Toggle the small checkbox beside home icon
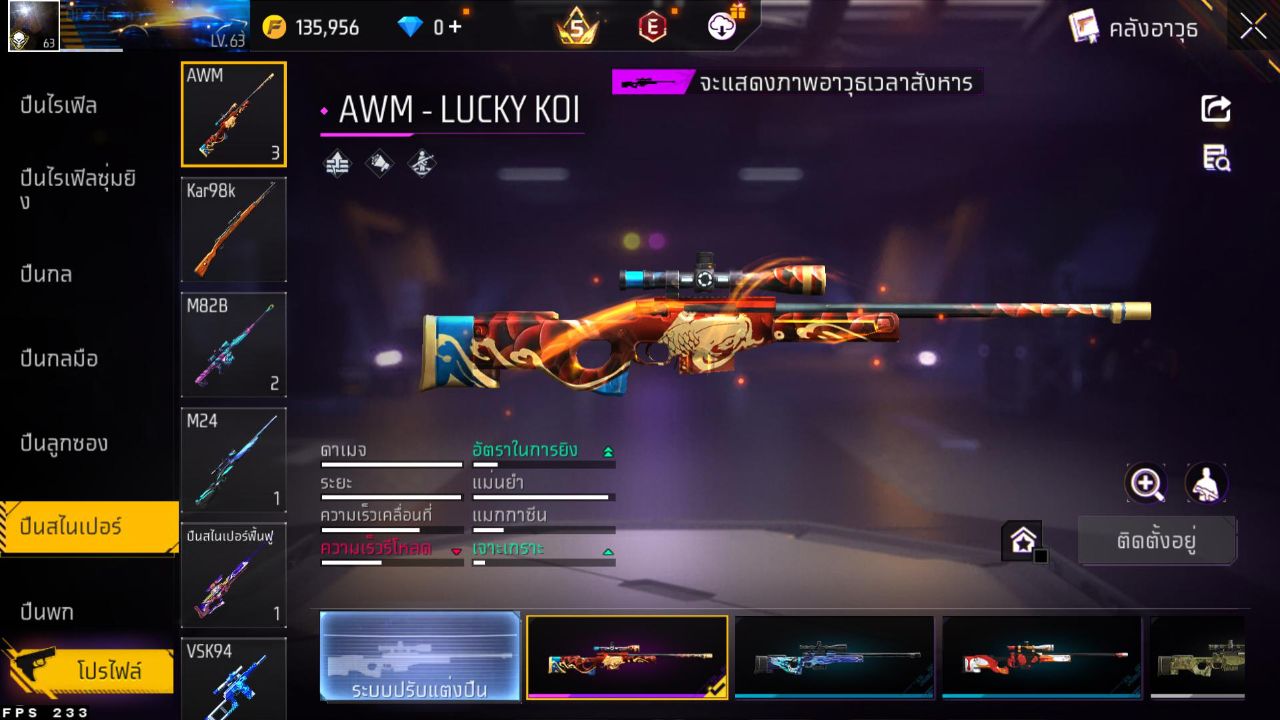1280x720 pixels. click(1043, 557)
